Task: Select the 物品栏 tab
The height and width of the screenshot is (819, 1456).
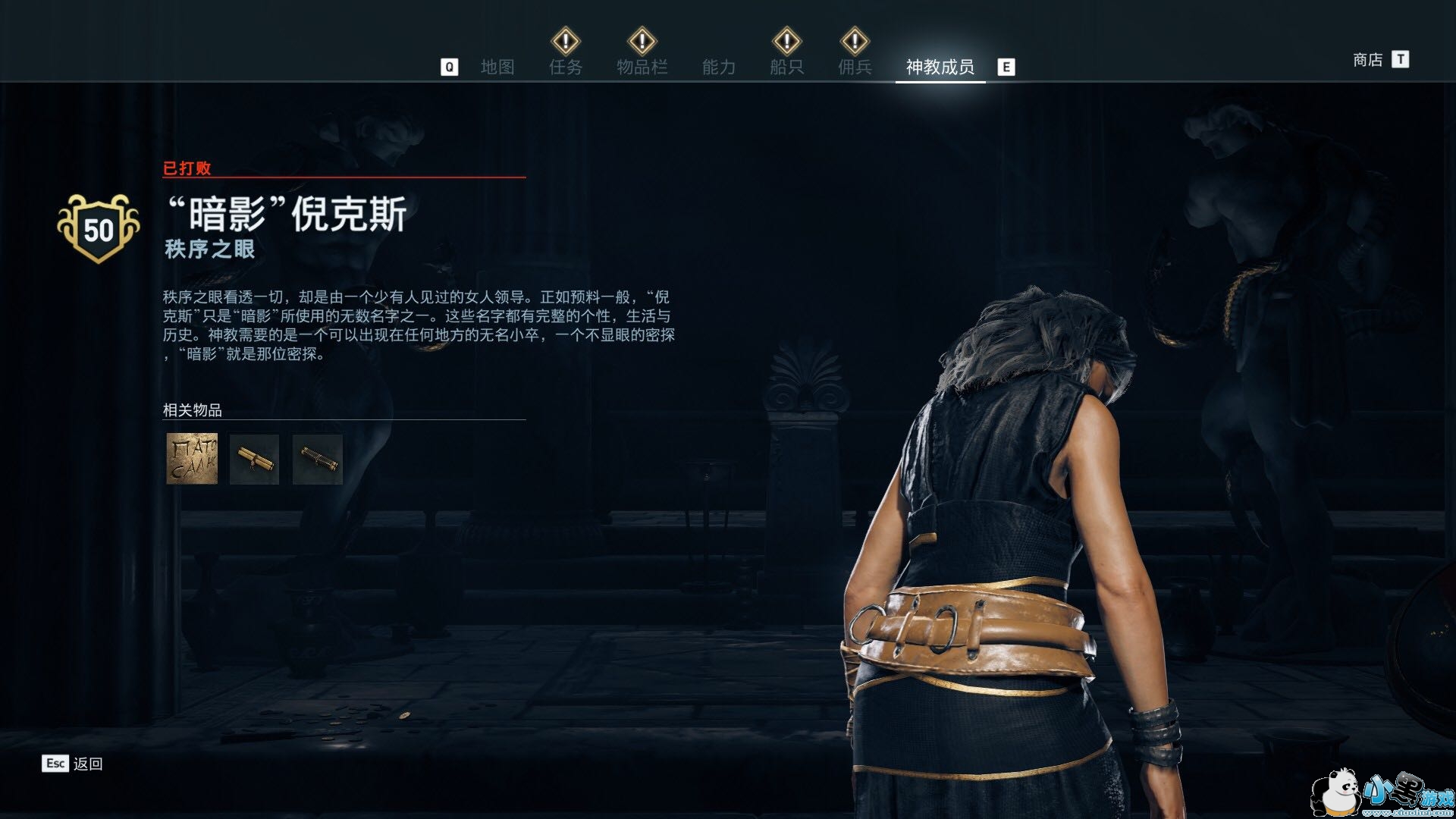Action: (642, 67)
